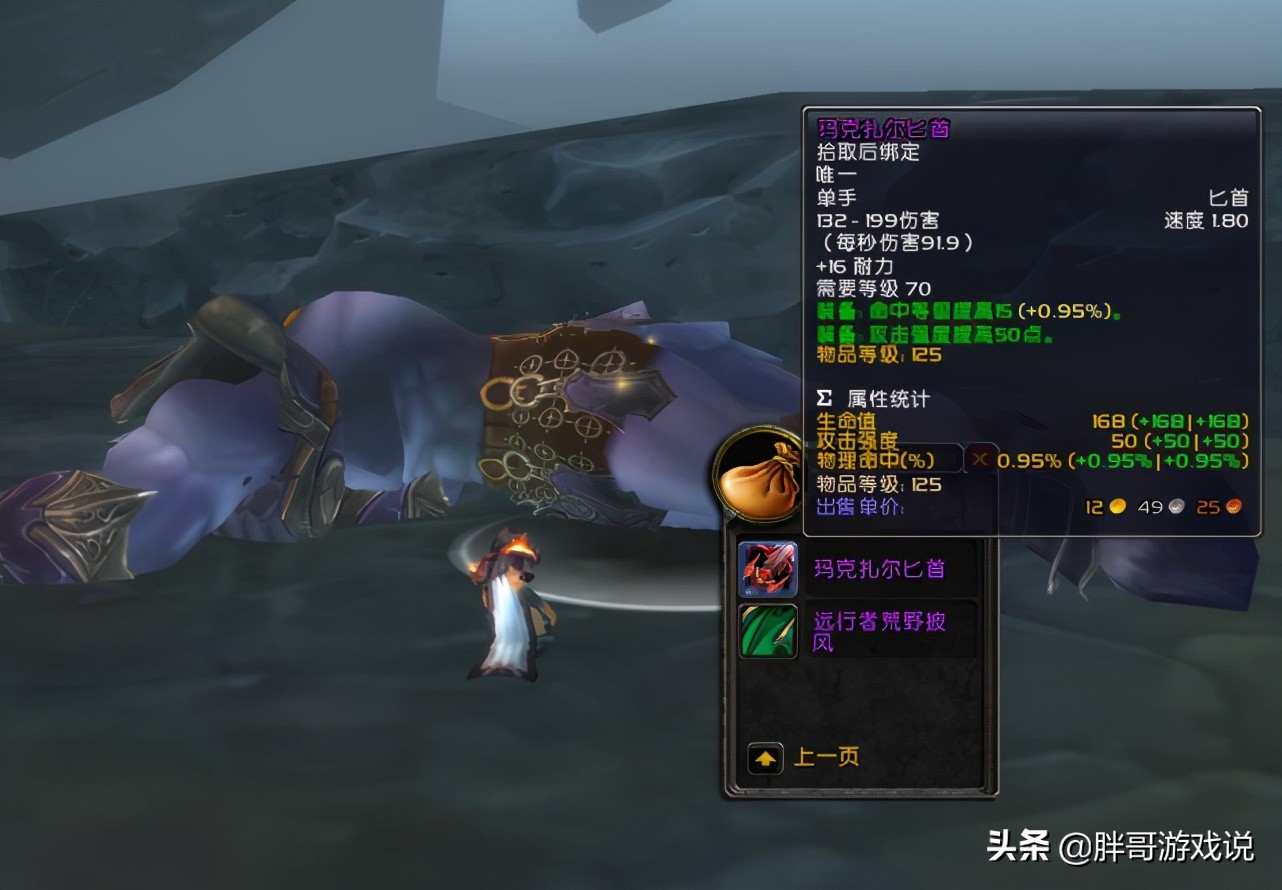
Task: Click the Σ sigma icon next to 属性统计
Action: point(823,397)
